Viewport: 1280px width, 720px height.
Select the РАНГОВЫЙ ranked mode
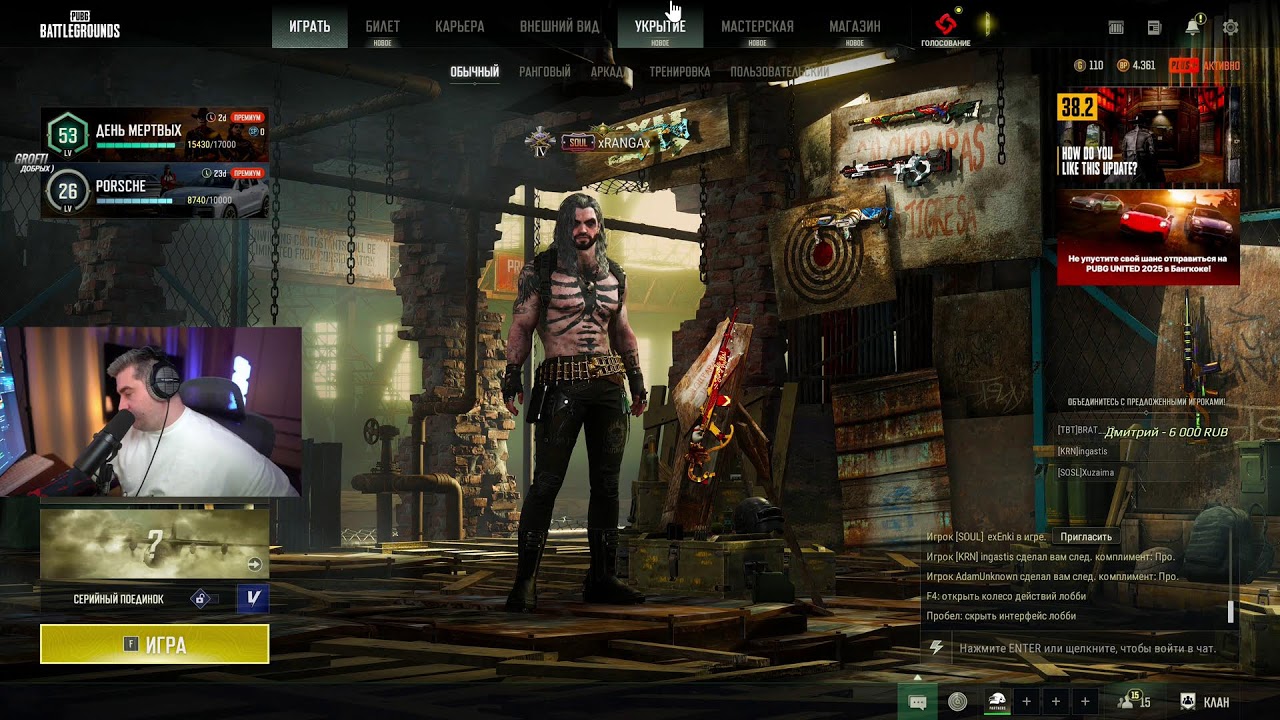click(x=545, y=72)
